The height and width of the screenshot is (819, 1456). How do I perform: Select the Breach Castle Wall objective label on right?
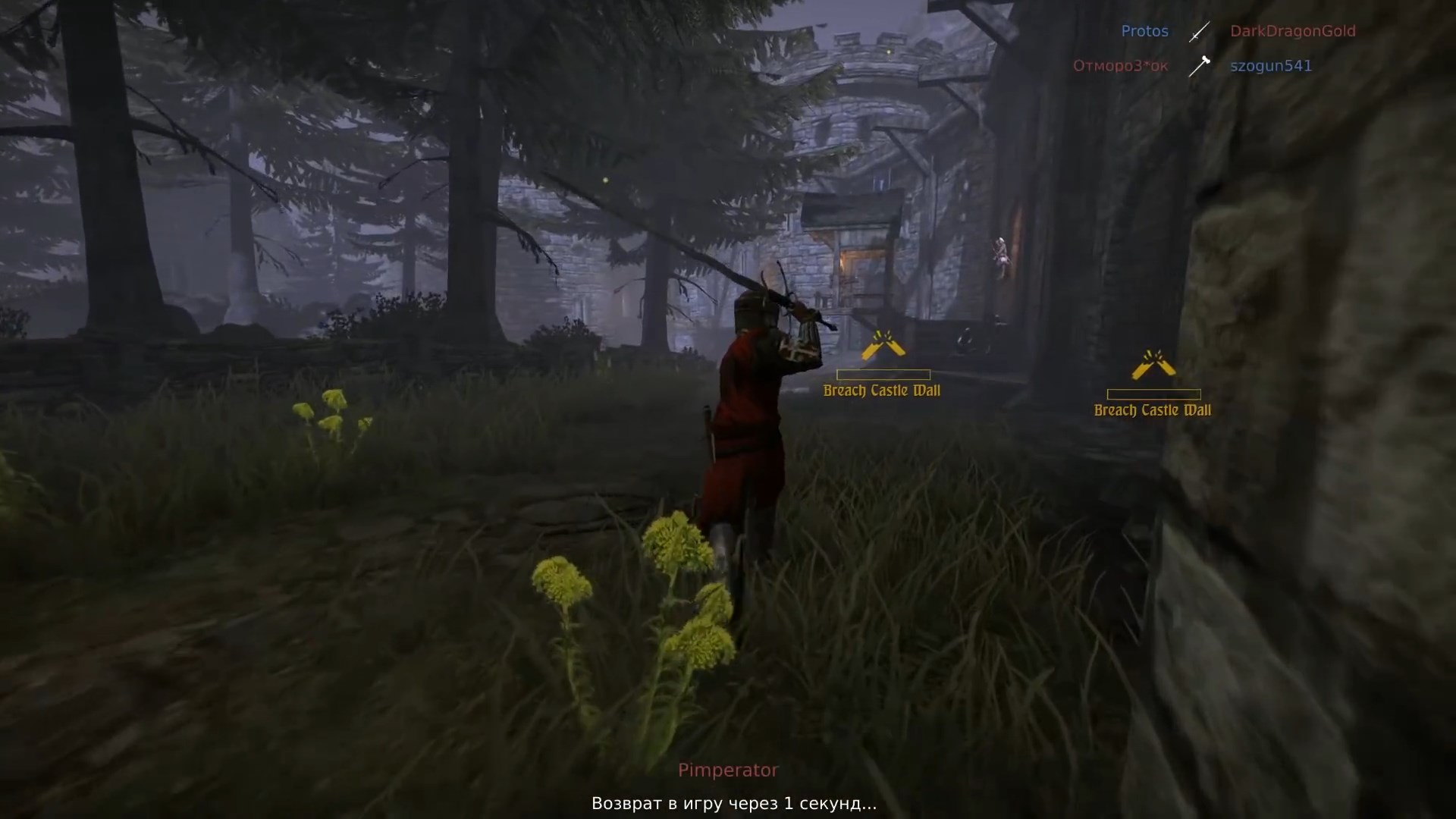[1153, 410]
